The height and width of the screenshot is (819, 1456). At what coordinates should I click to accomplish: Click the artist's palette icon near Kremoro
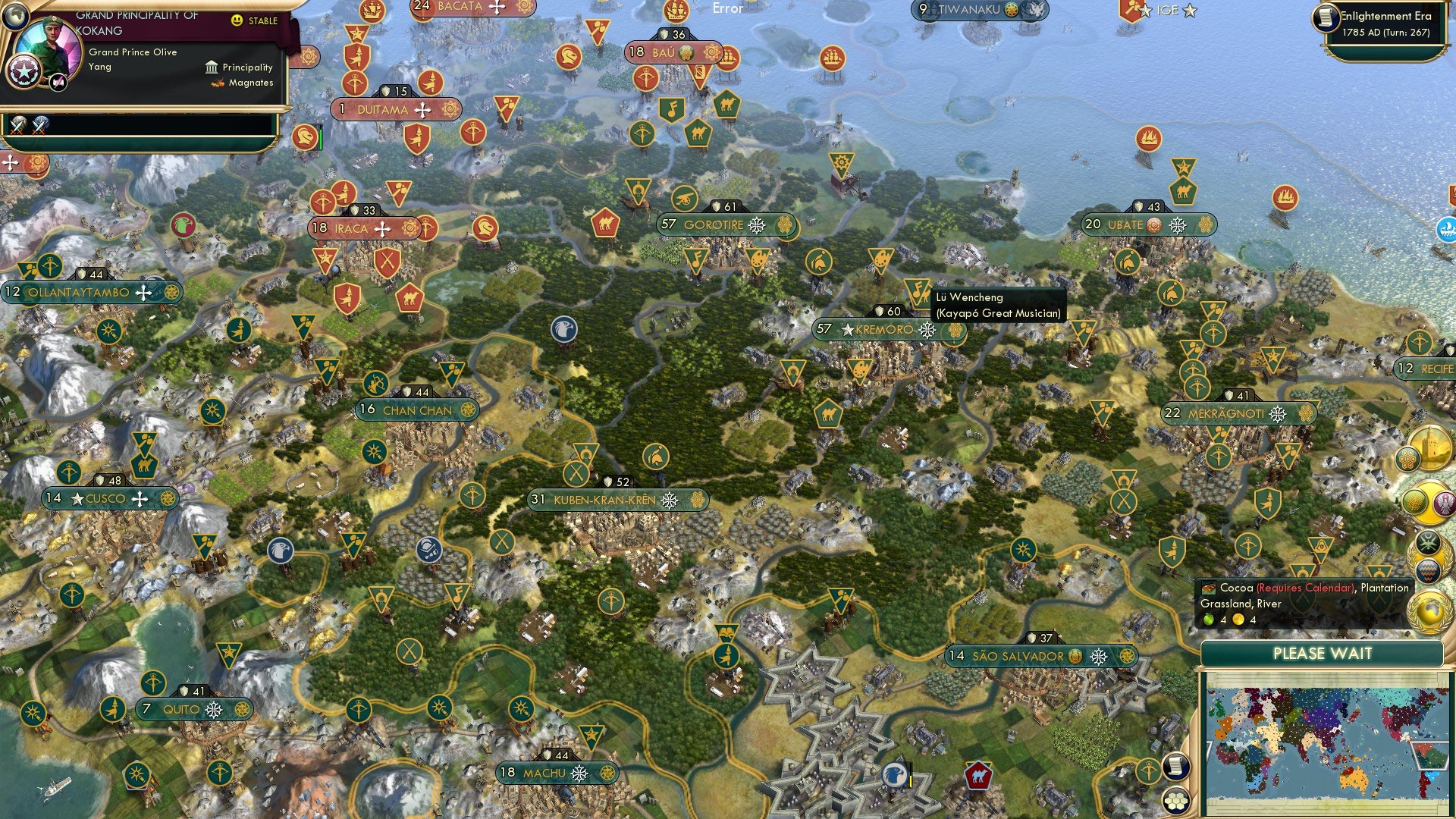[860, 370]
